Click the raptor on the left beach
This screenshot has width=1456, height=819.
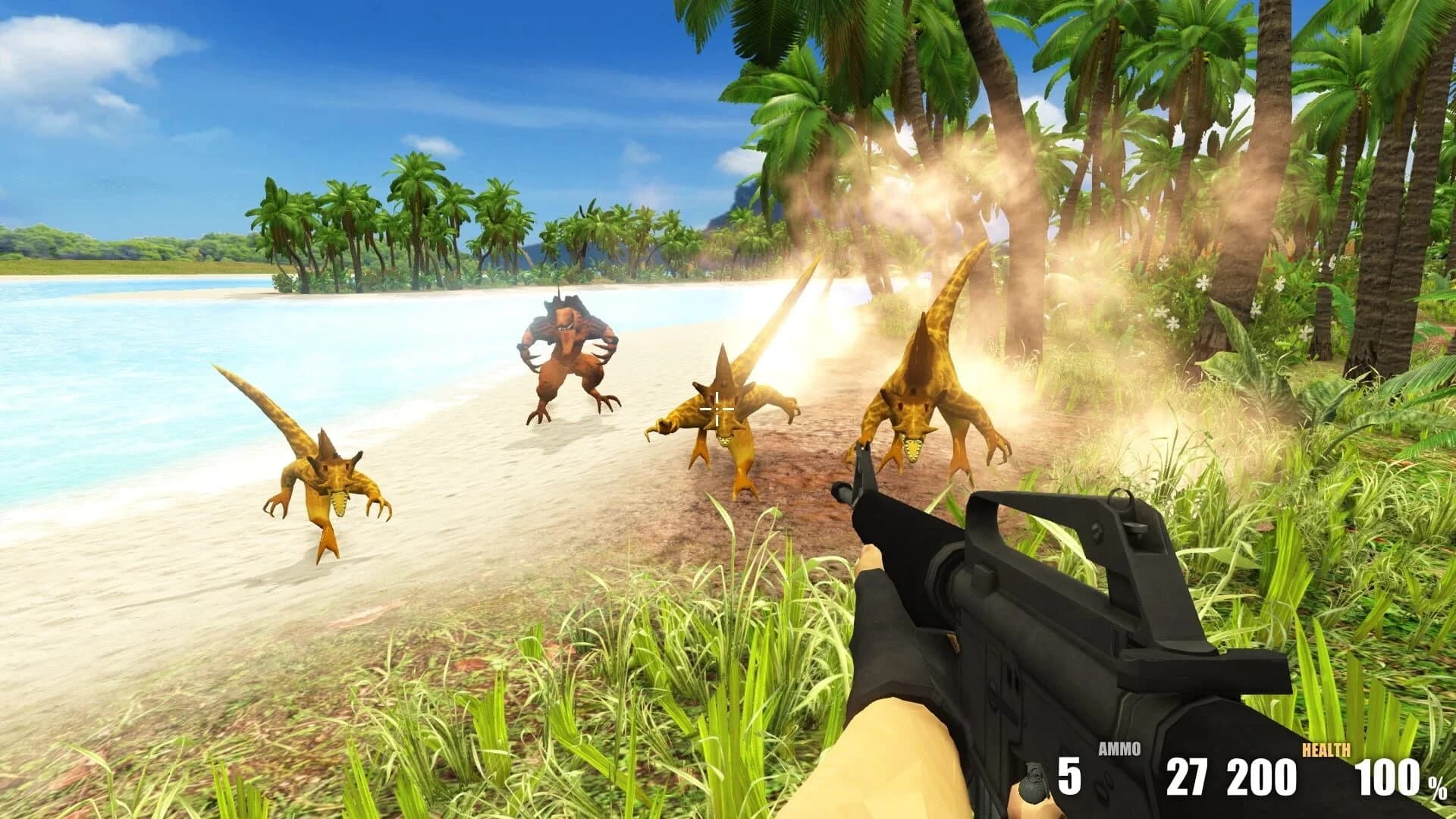[x=326, y=478]
